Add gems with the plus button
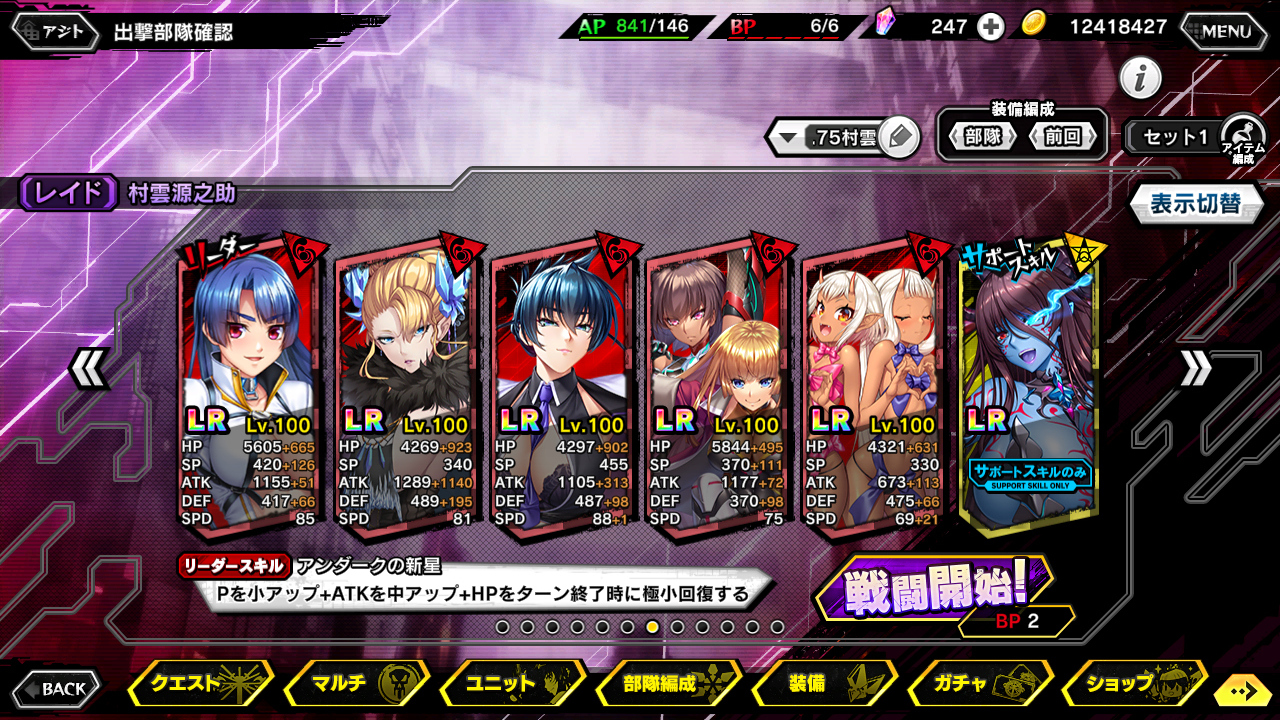This screenshot has width=1280, height=720. pos(990,27)
